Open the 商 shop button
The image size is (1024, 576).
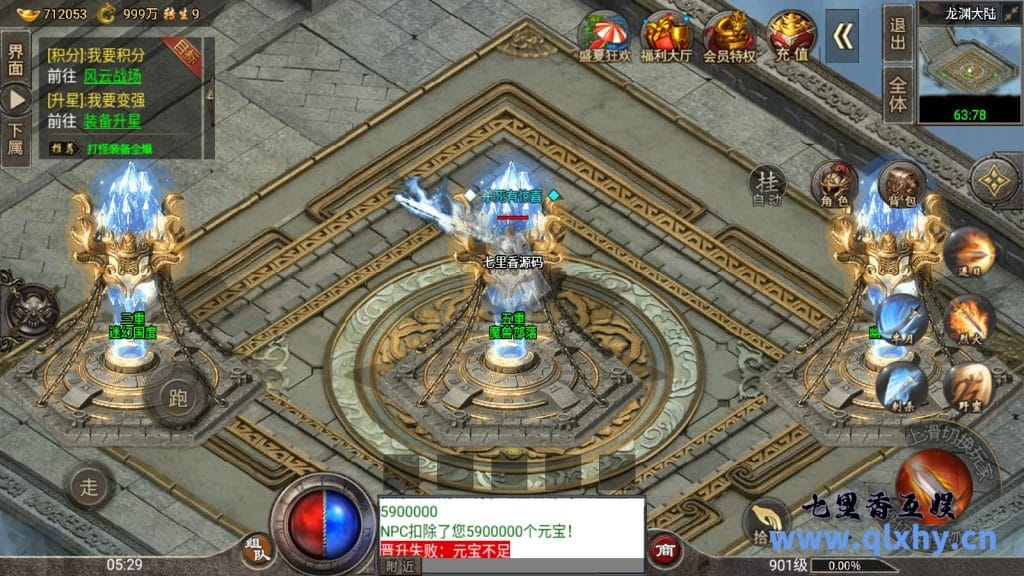point(663,548)
